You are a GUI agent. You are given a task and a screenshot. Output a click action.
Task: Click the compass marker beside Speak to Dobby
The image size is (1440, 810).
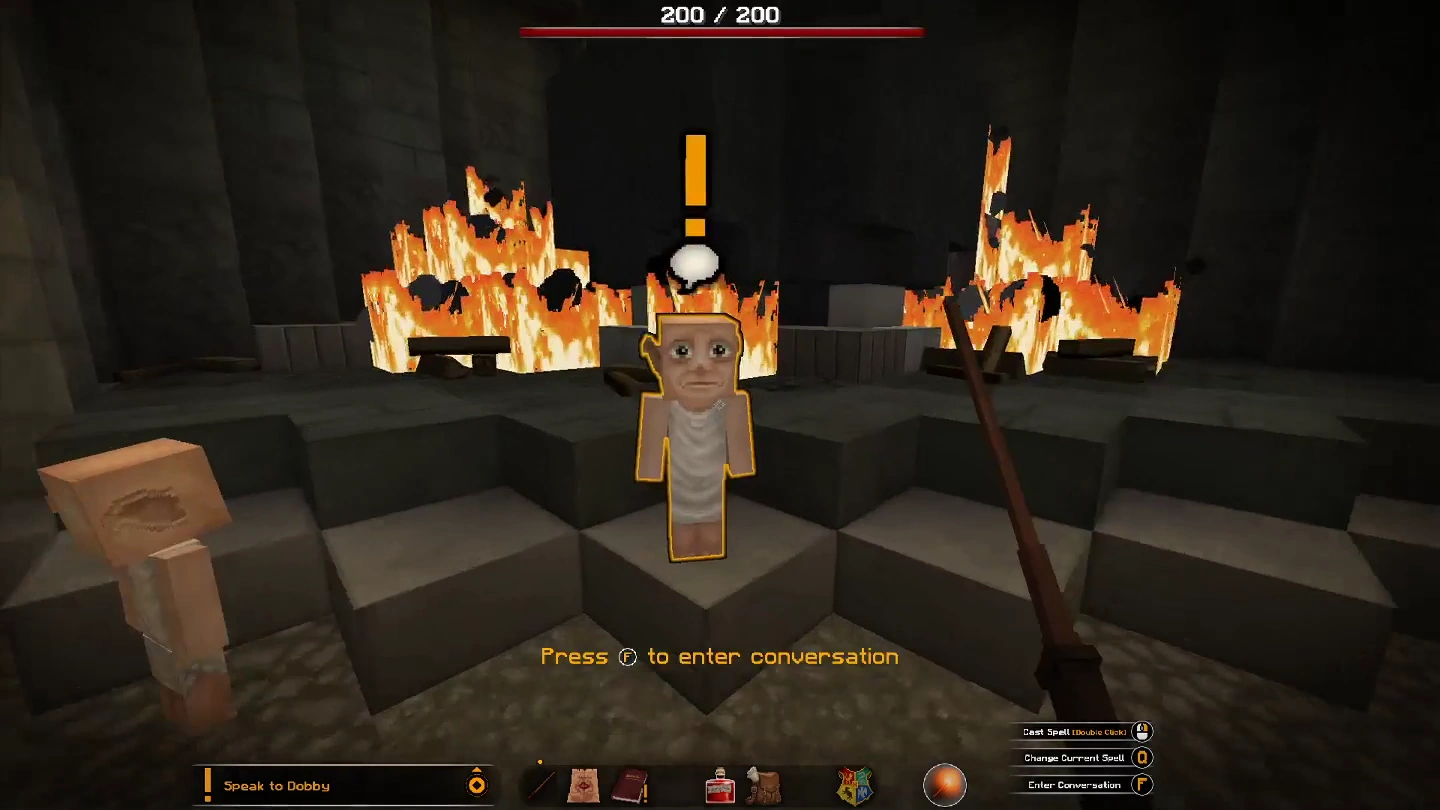click(x=476, y=787)
